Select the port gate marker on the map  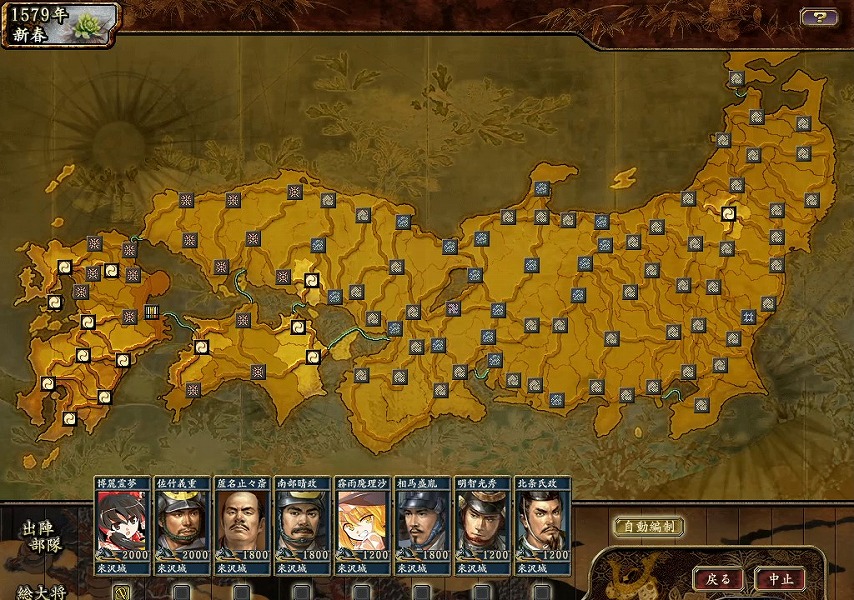coord(152,311)
